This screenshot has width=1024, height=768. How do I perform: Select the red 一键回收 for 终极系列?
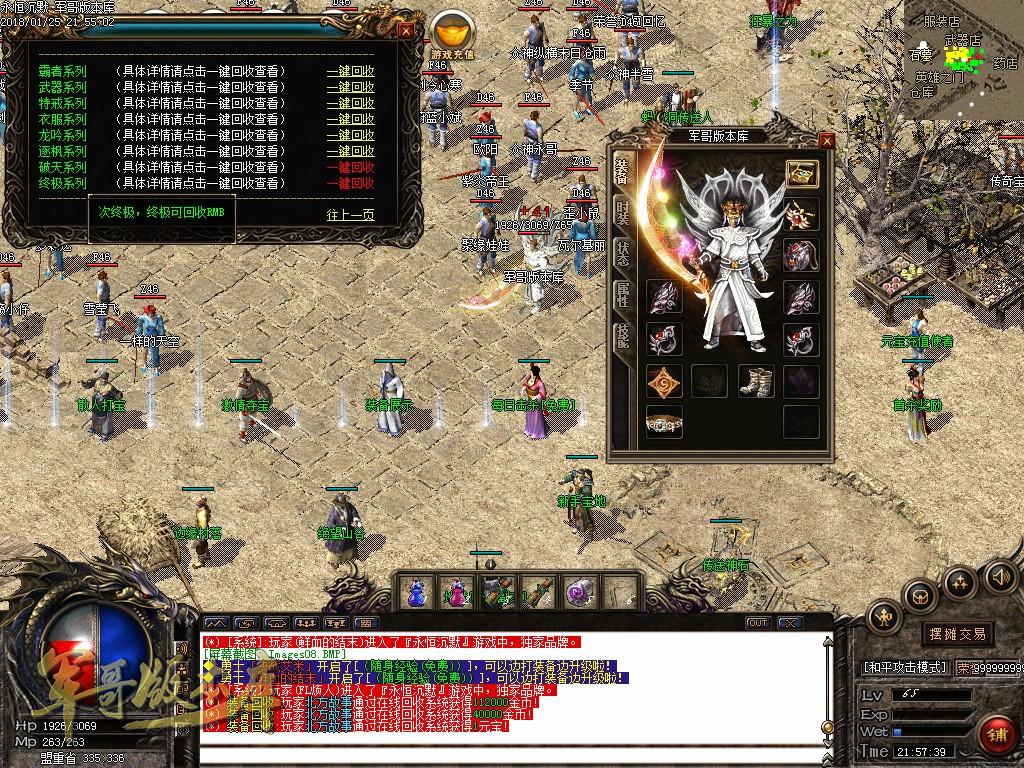(x=350, y=183)
